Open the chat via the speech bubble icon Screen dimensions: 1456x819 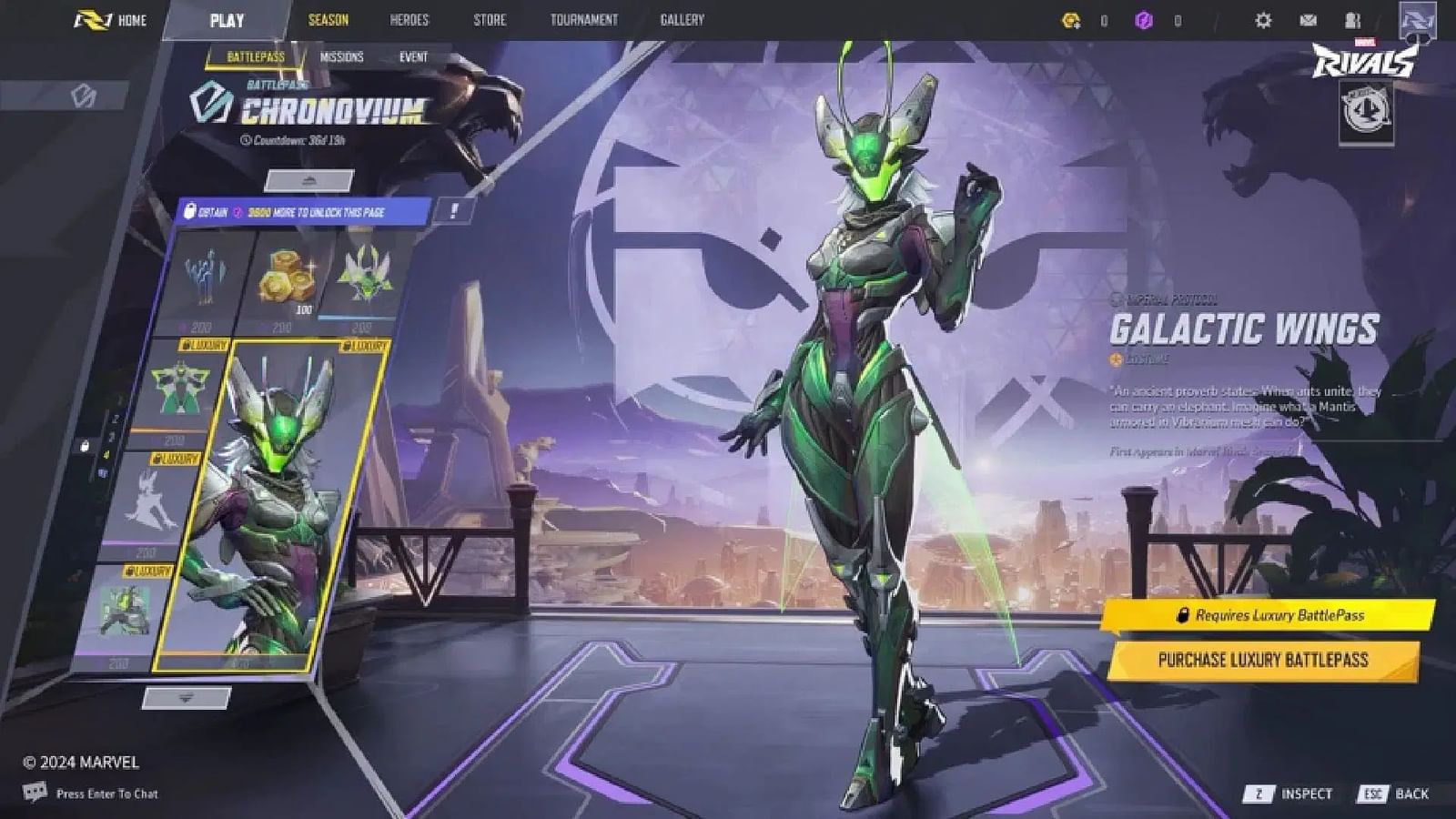(x=35, y=794)
